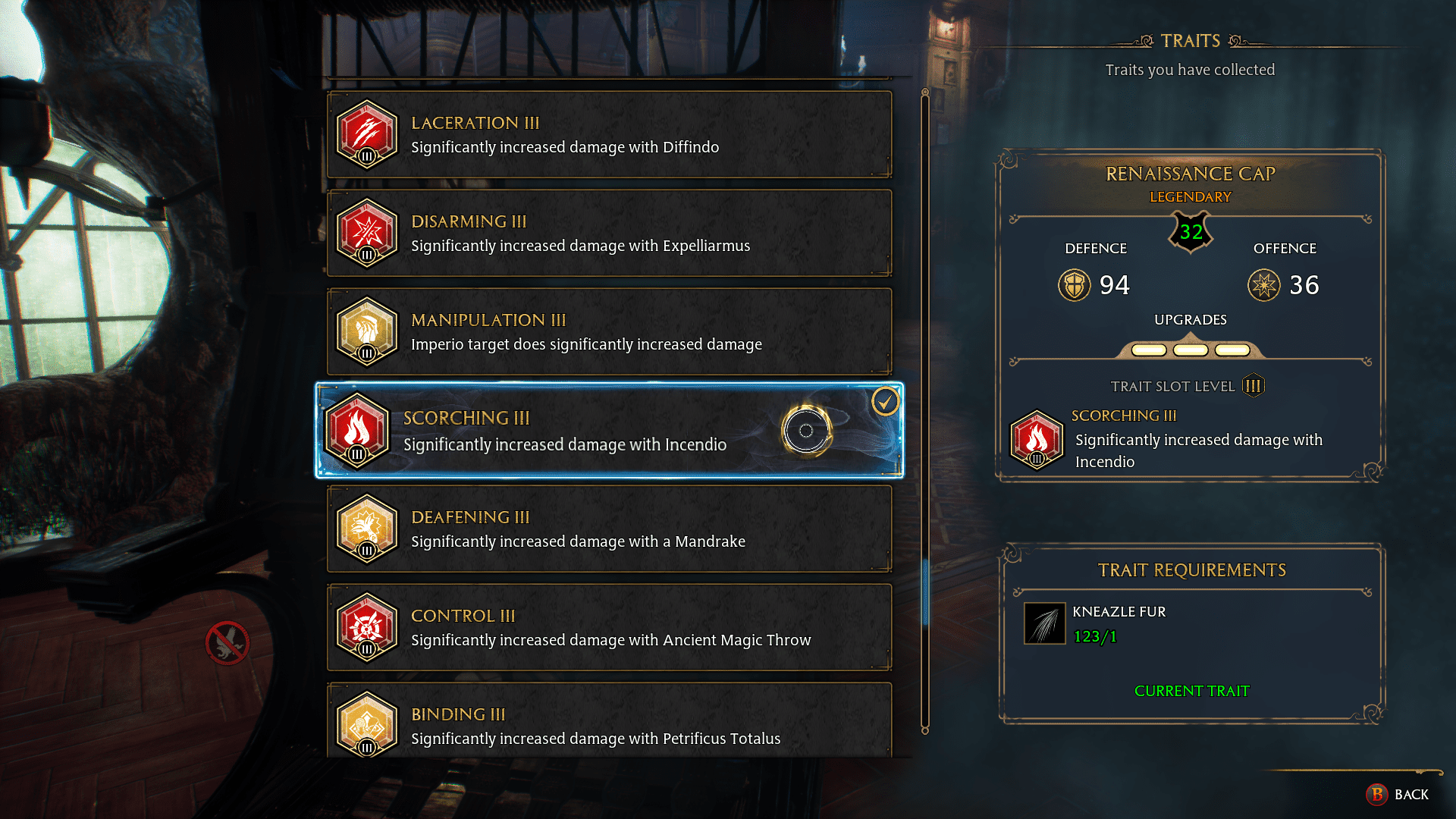
Task: Toggle the checkmark on Scorching III
Action: (x=884, y=402)
